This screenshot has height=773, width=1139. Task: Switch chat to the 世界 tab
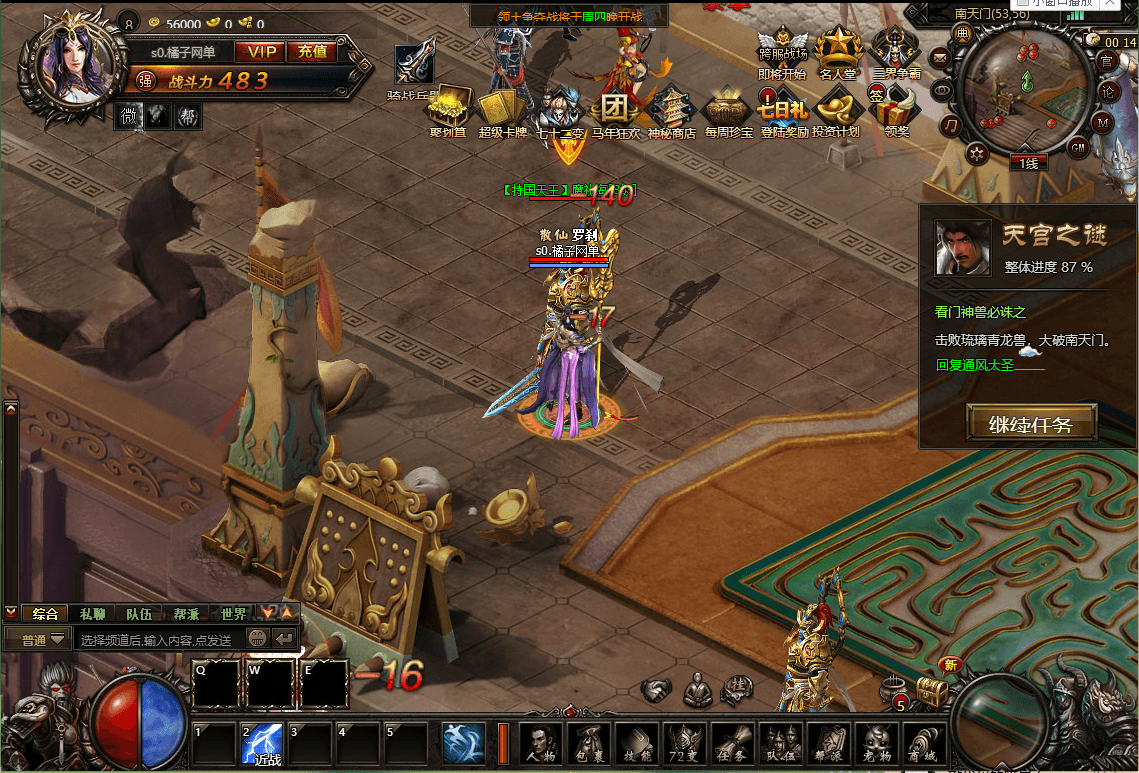point(234,613)
